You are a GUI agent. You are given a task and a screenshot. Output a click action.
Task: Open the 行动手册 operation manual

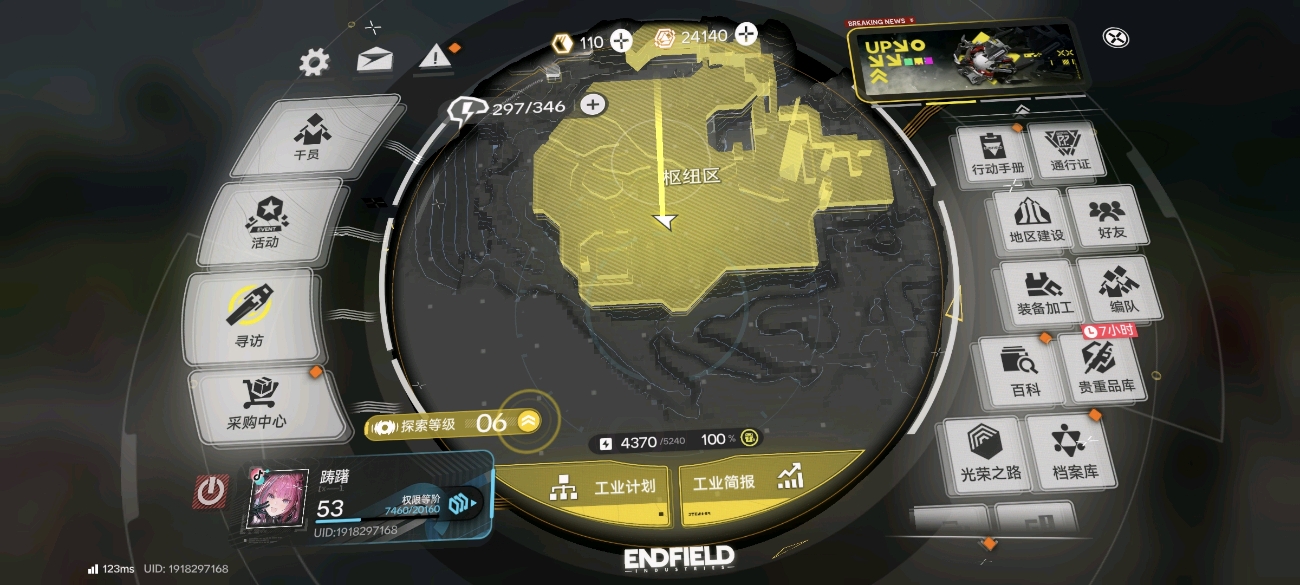pos(998,156)
